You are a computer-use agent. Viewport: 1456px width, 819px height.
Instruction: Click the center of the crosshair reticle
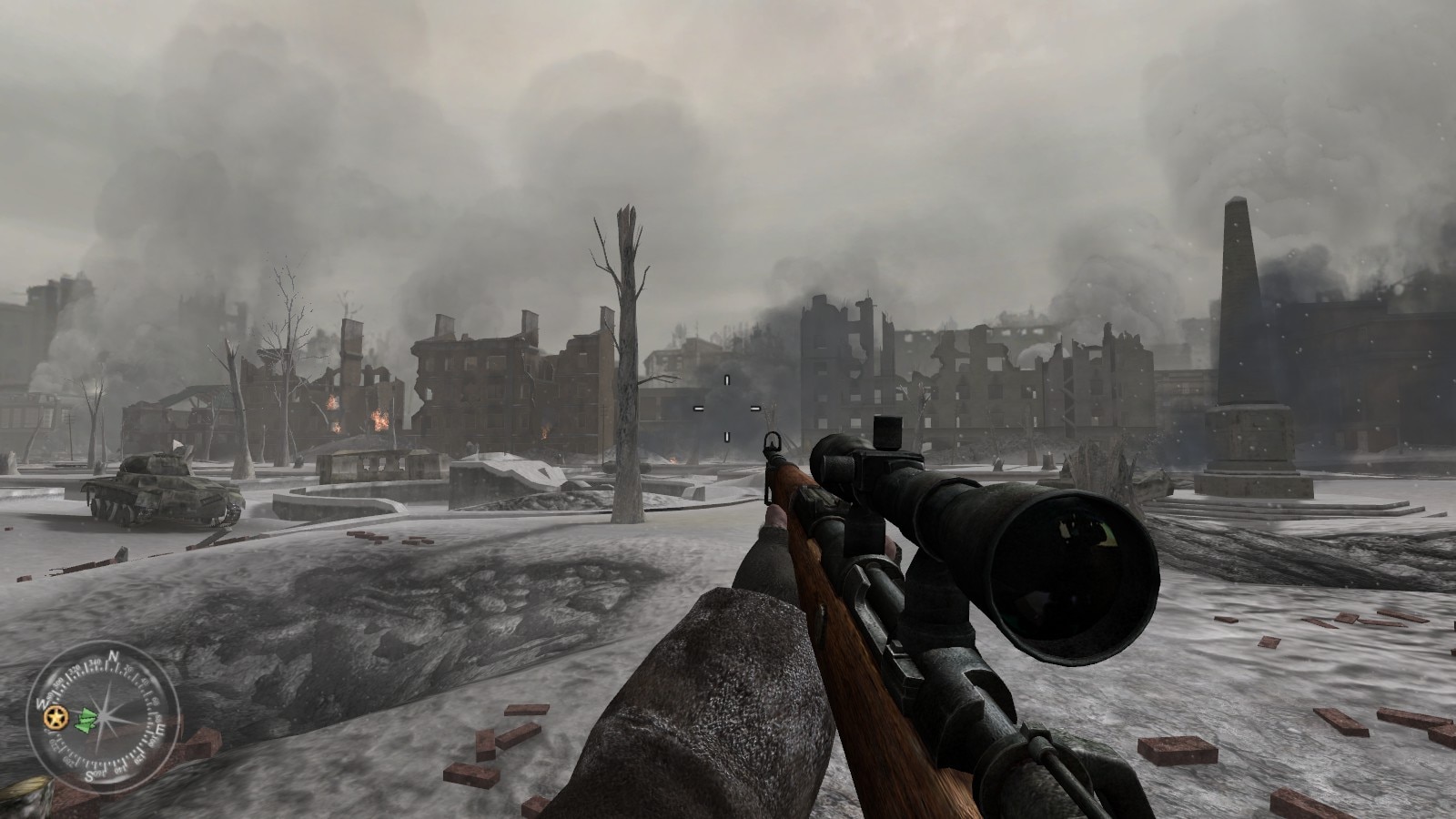727,409
